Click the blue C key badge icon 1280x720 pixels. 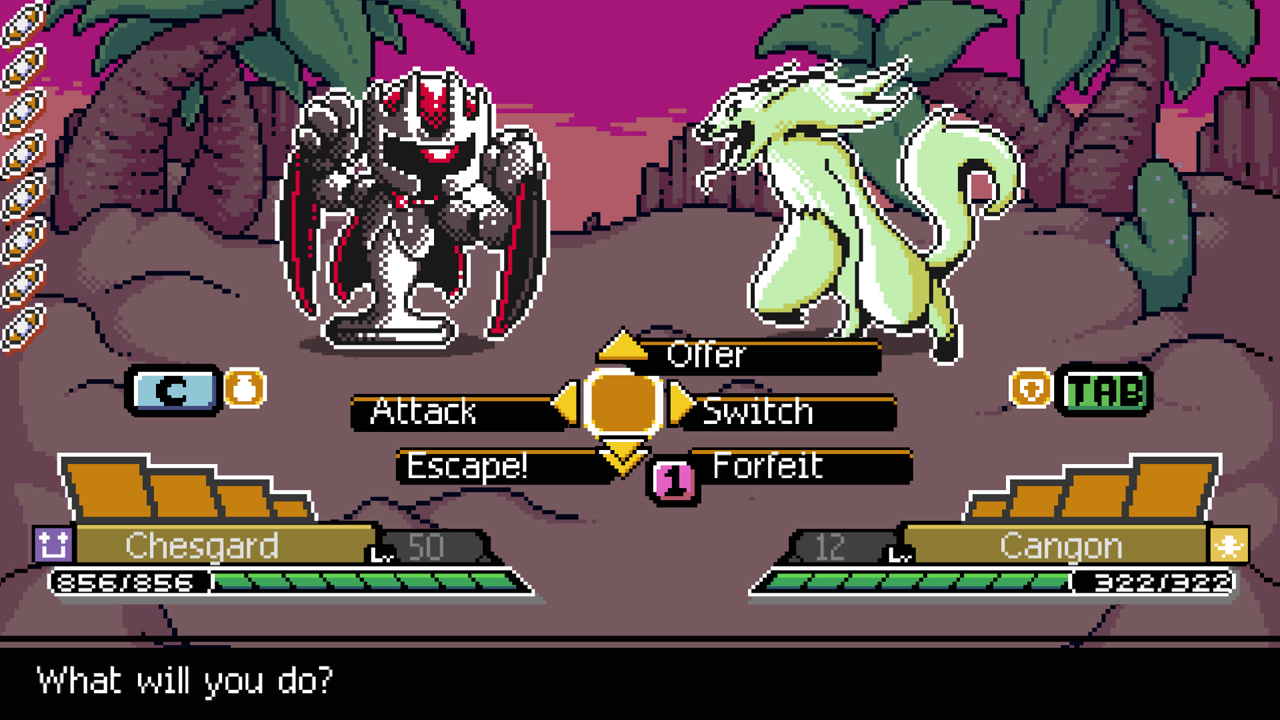(x=170, y=391)
